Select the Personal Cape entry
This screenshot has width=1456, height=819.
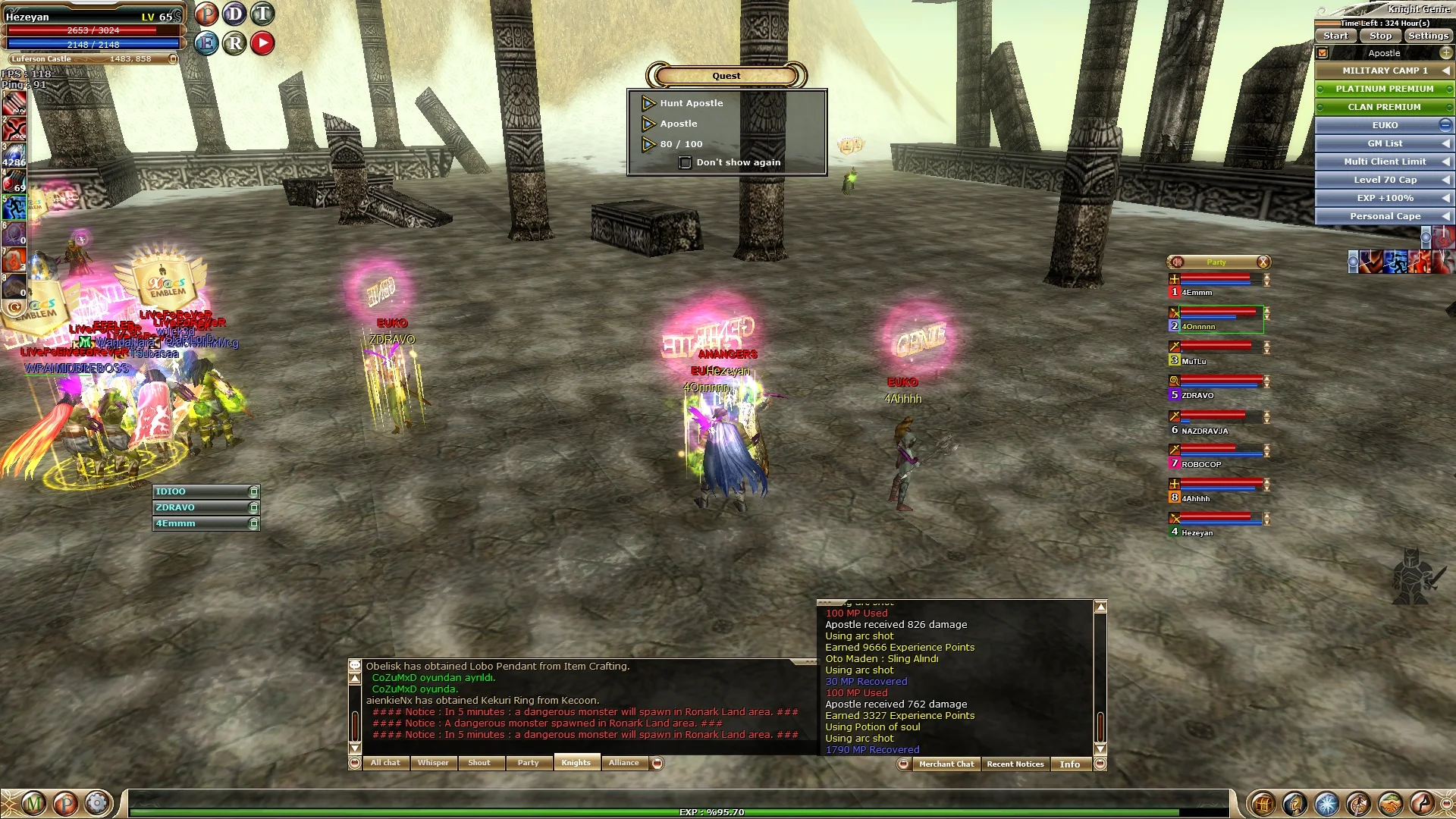[1384, 216]
